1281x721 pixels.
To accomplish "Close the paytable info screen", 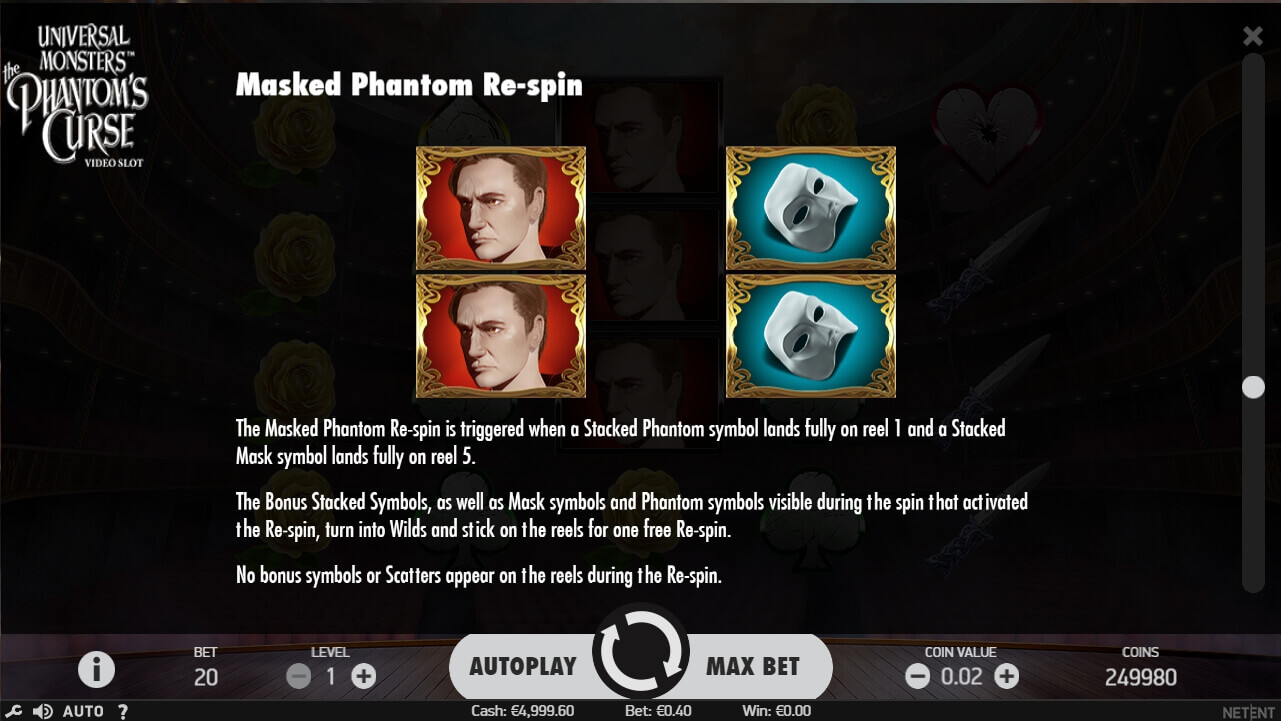I will click(x=1252, y=37).
